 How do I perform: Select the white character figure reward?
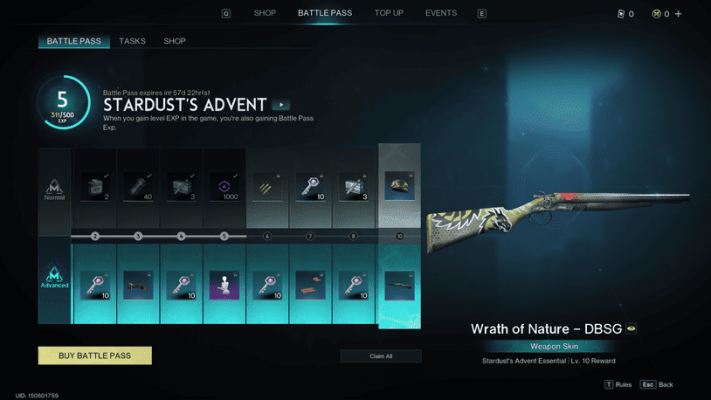(225, 285)
